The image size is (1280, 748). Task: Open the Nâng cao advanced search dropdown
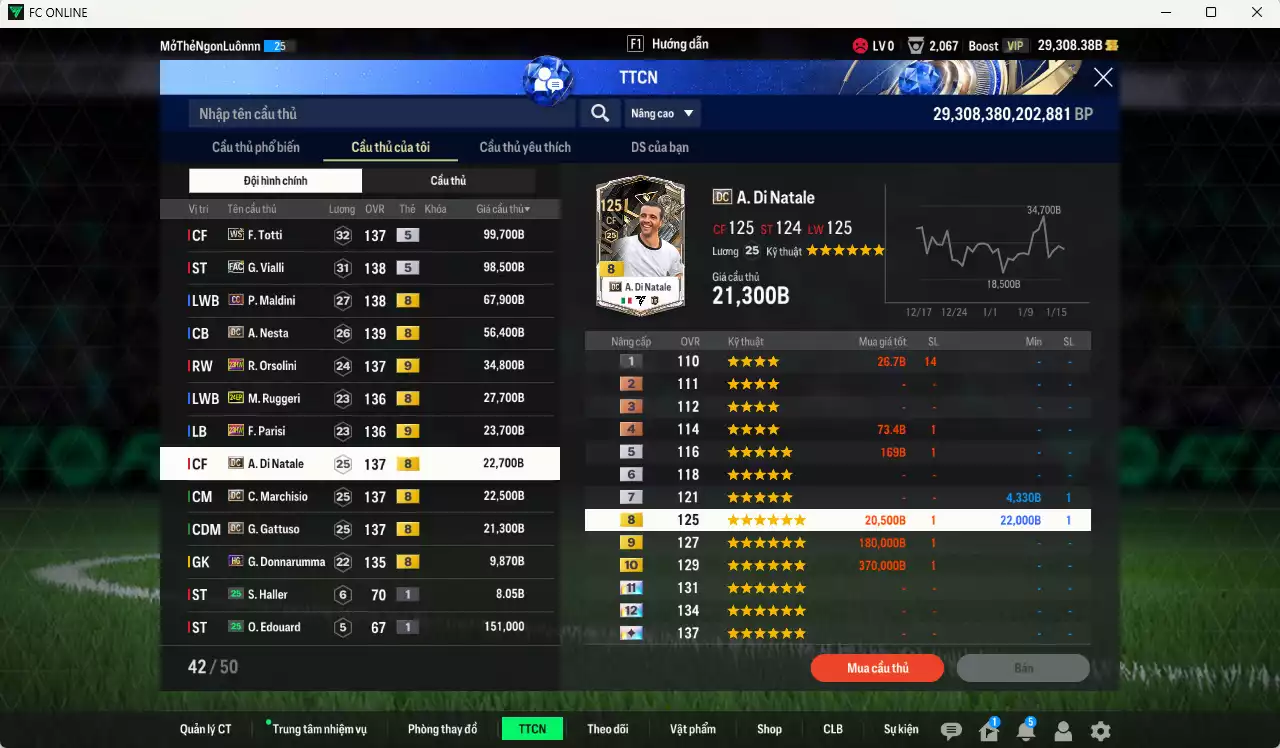(661, 113)
